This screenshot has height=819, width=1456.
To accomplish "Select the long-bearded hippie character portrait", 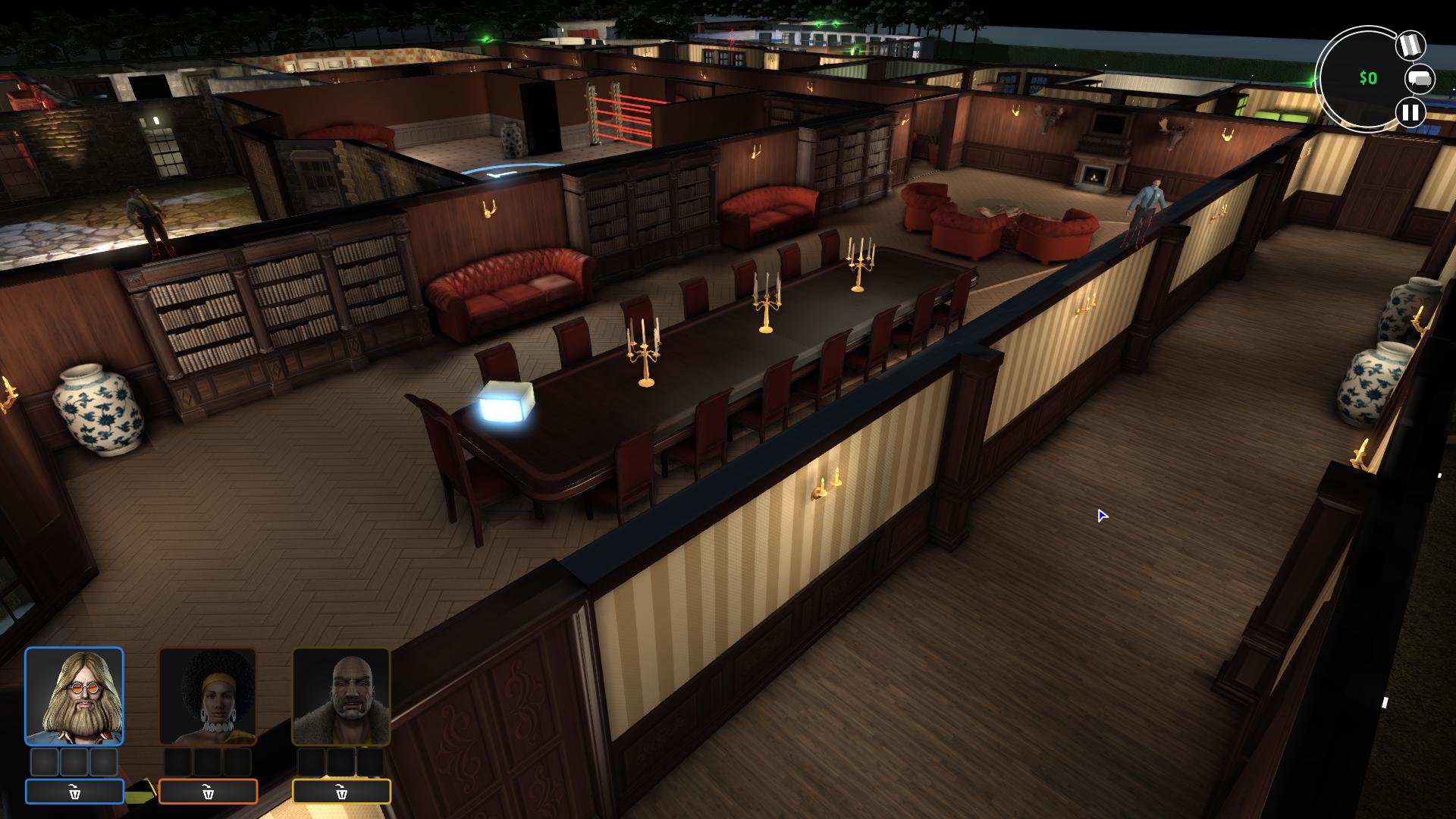I will (74, 696).
